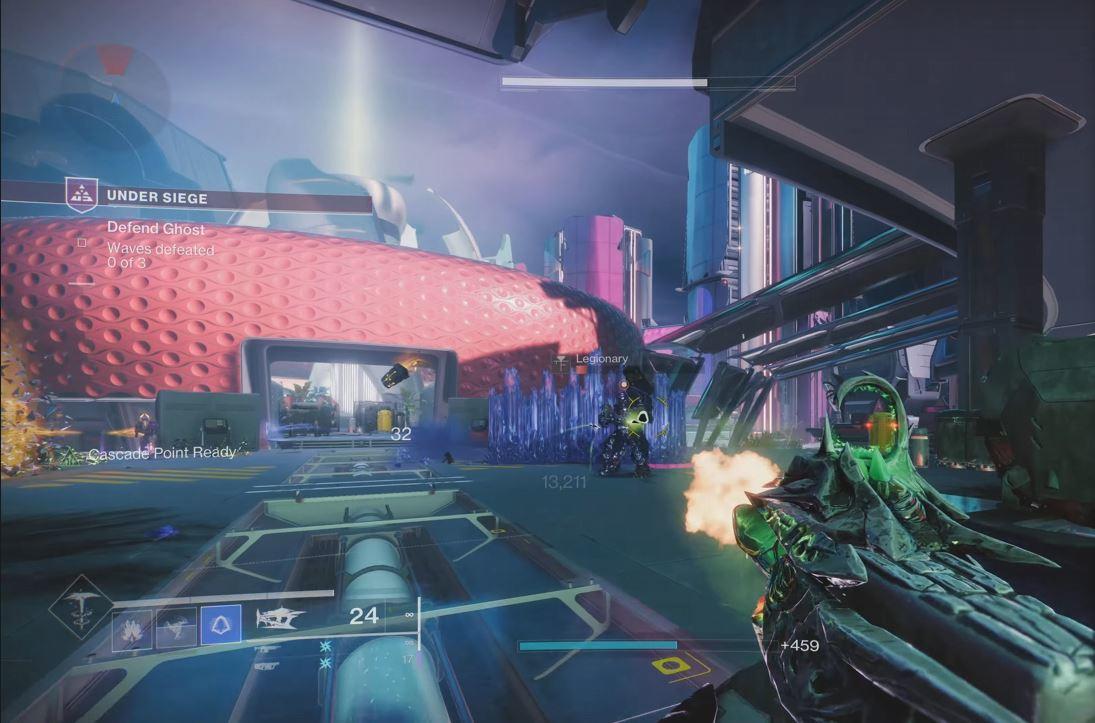Screen dimensions: 1095x723
Task: Select the Under Siege shield emblem
Action: point(82,196)
